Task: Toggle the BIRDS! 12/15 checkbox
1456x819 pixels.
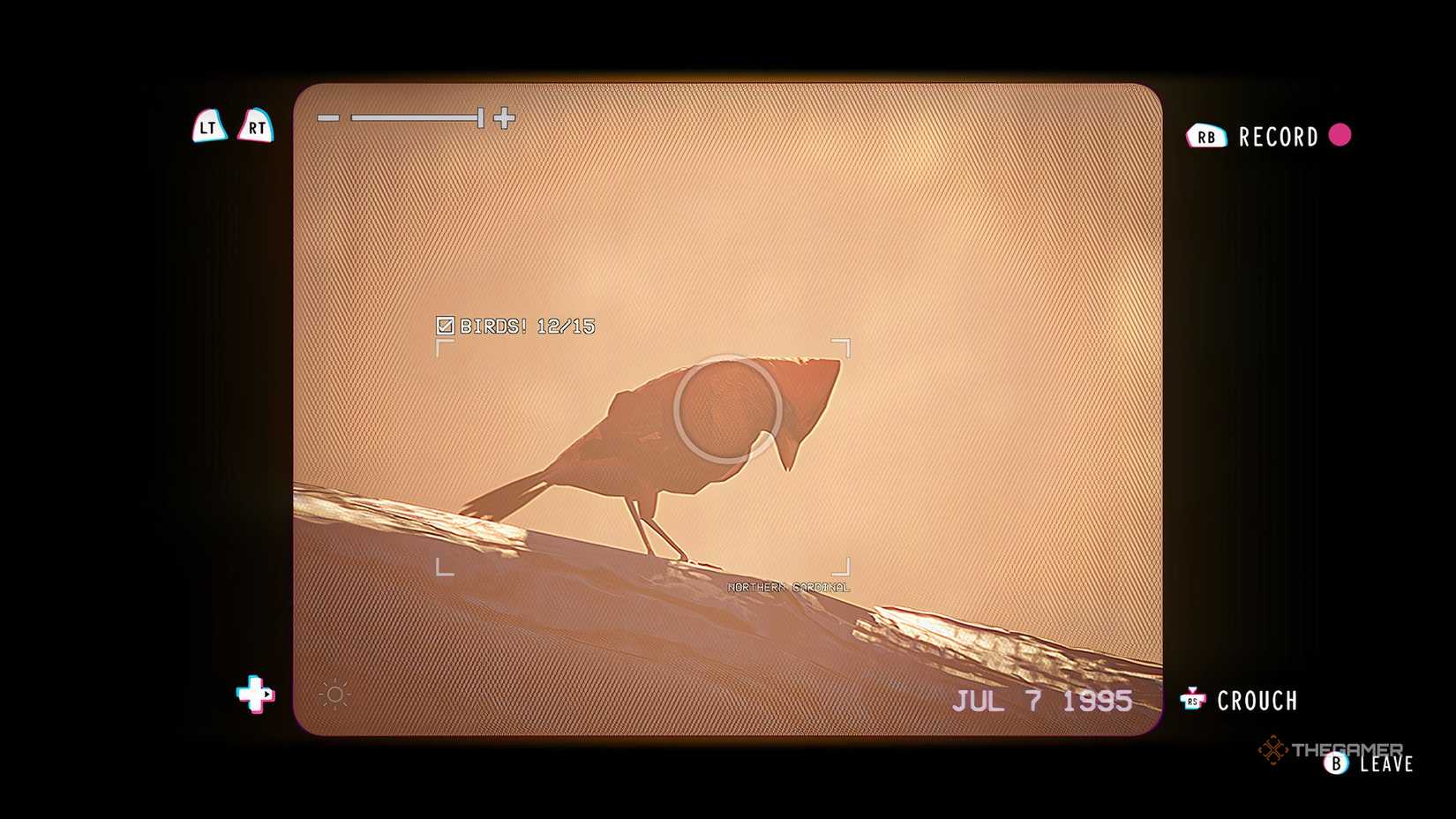Action: point(446,326)
